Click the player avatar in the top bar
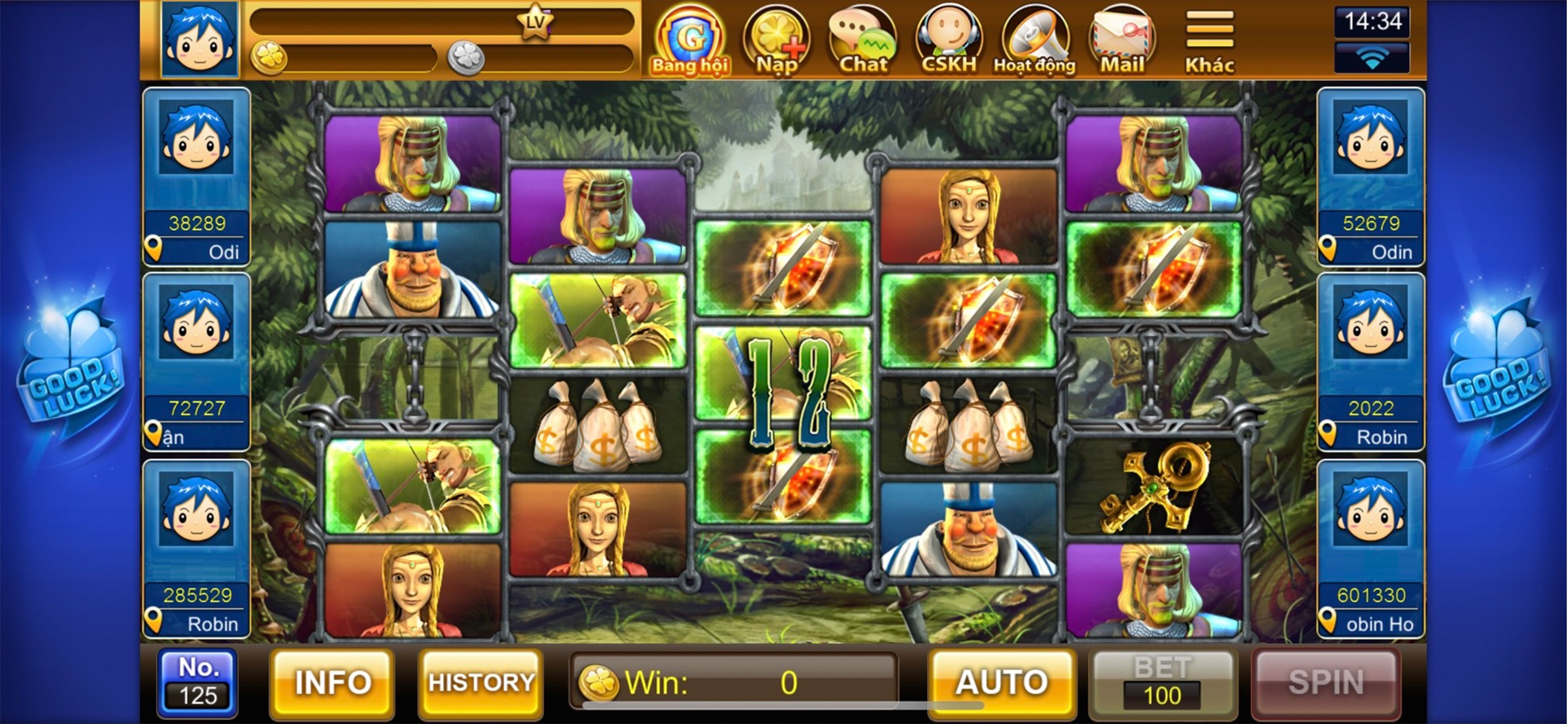This screenshot has width=1568, height=724. [199, 40]
